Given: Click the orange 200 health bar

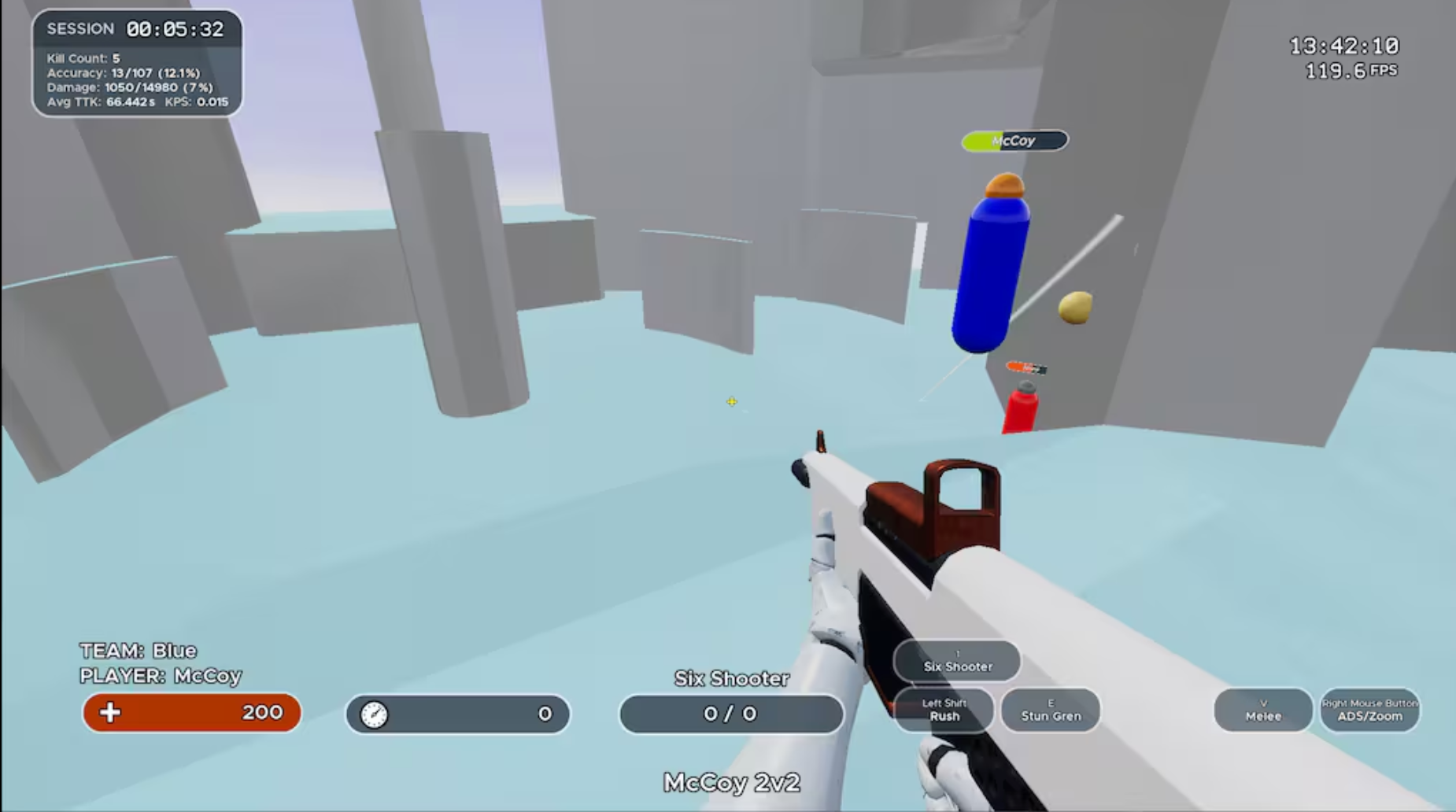Looking at the screenshot, I should 191,713.
